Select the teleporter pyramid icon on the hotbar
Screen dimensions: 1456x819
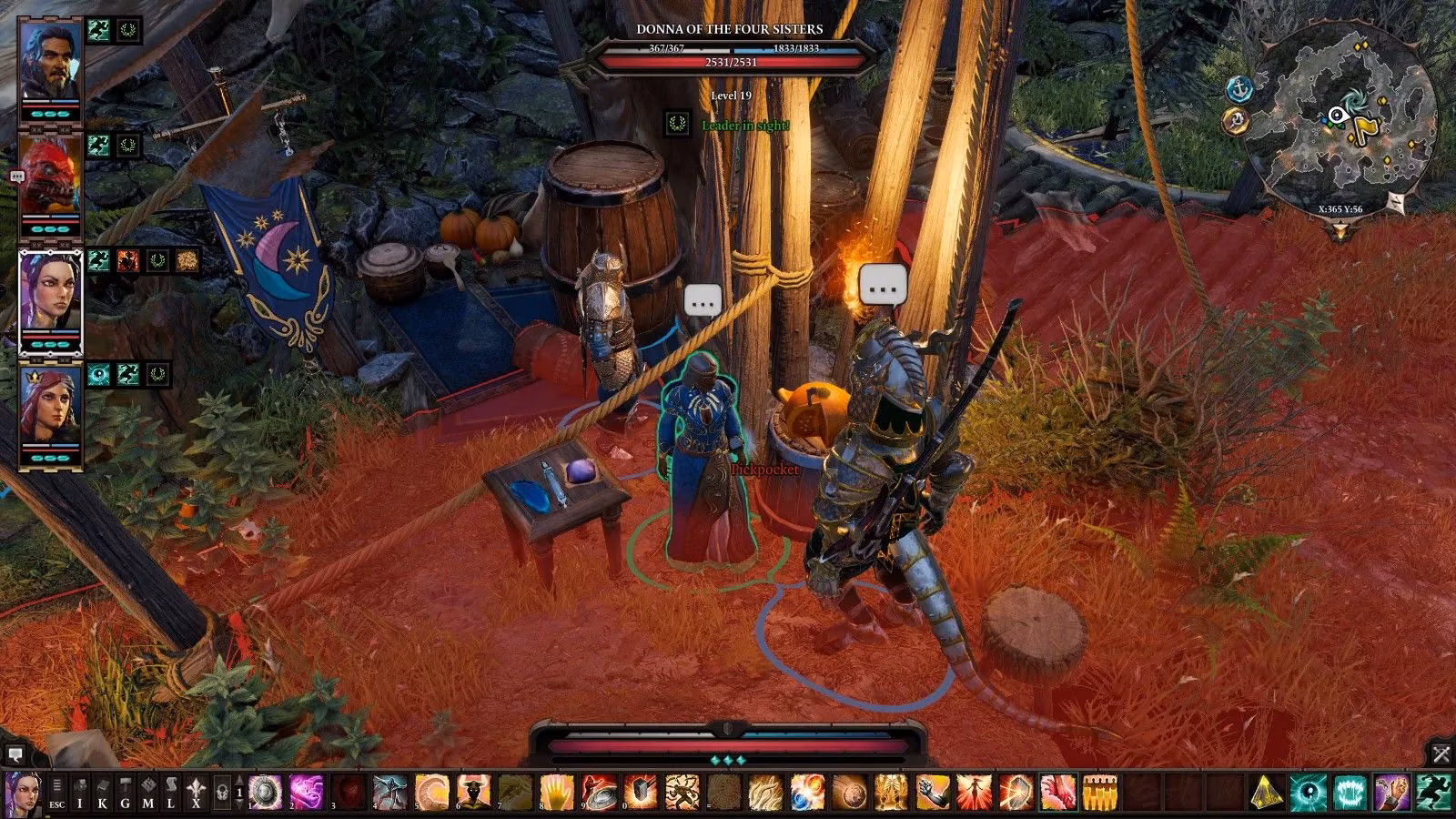pyautogui.click(x=1267, y=792)
